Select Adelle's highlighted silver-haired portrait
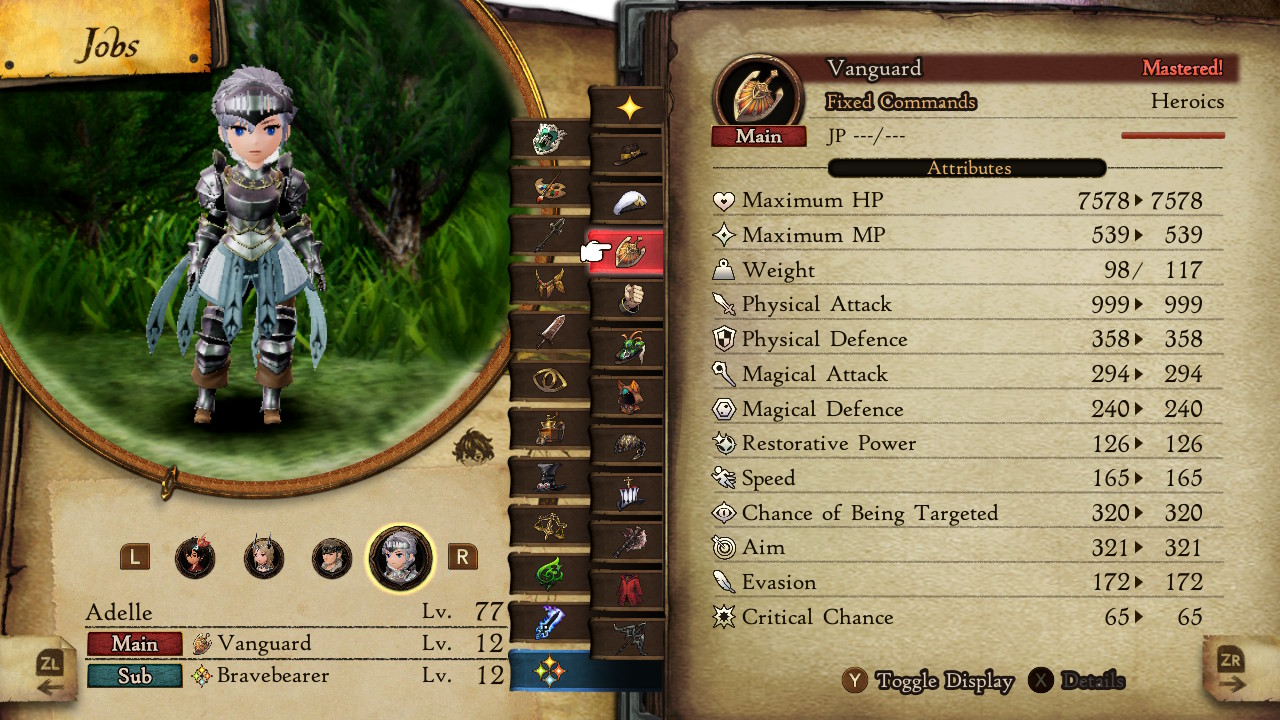This screenshot has width=1280, height=720. (401, 557)
